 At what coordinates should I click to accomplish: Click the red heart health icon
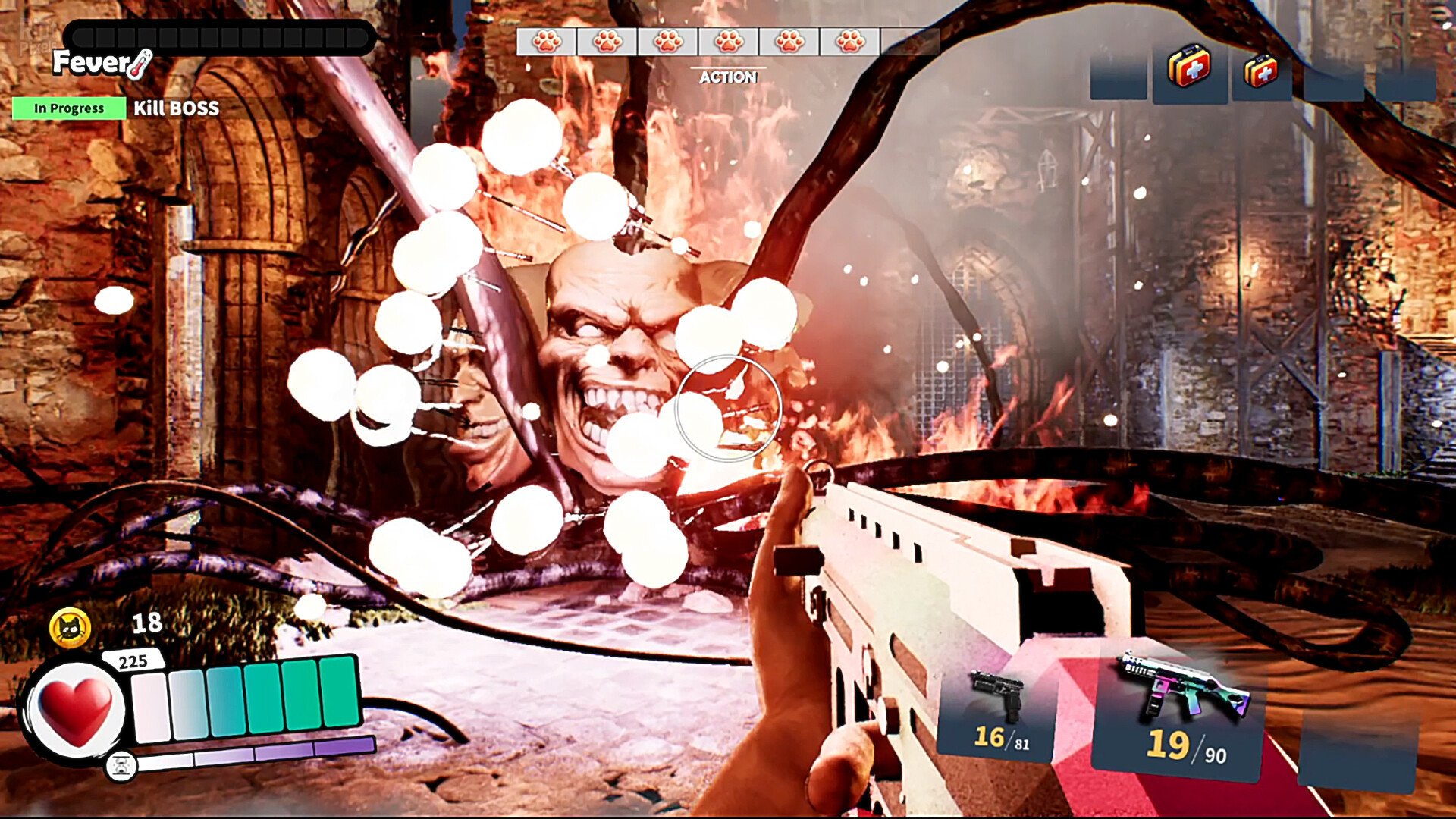coord(75,711)
